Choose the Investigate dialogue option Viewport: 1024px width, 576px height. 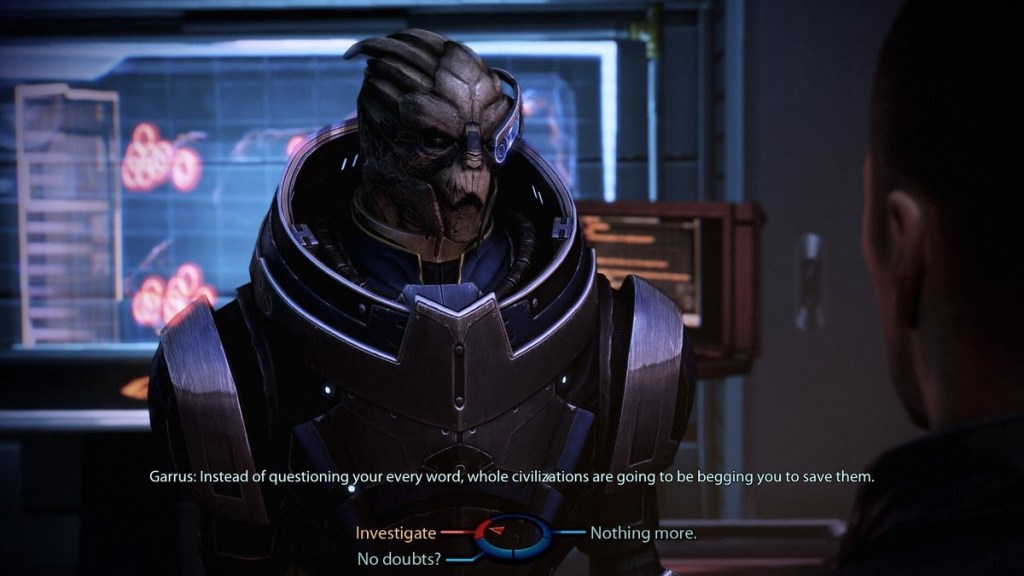click(396, 533)
